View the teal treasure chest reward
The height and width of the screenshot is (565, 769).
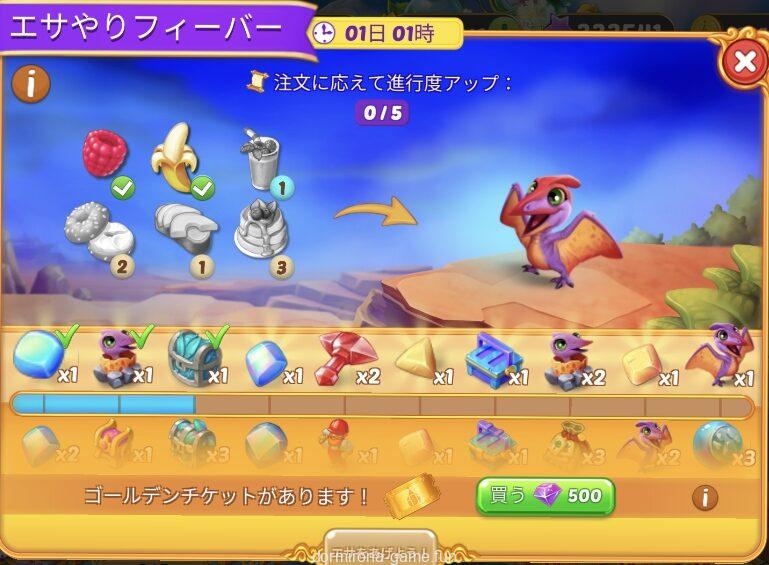[194, 356]
